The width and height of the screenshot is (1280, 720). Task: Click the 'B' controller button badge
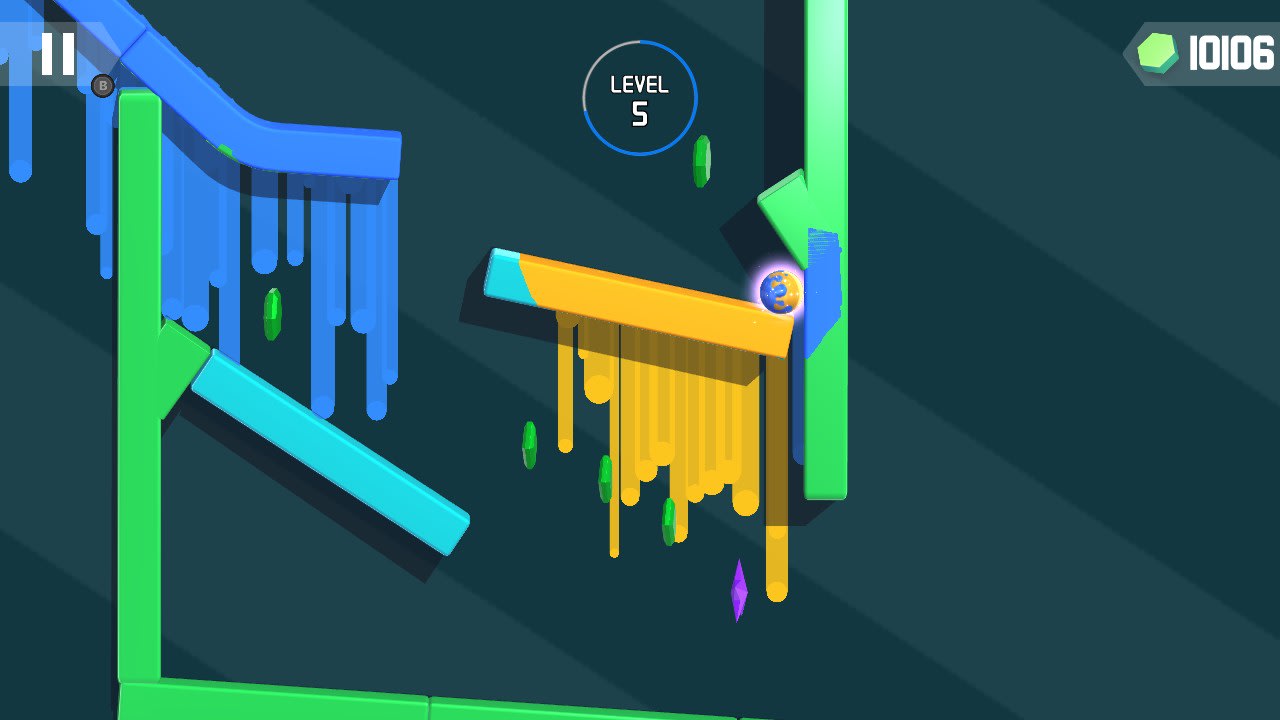point(103,87)
